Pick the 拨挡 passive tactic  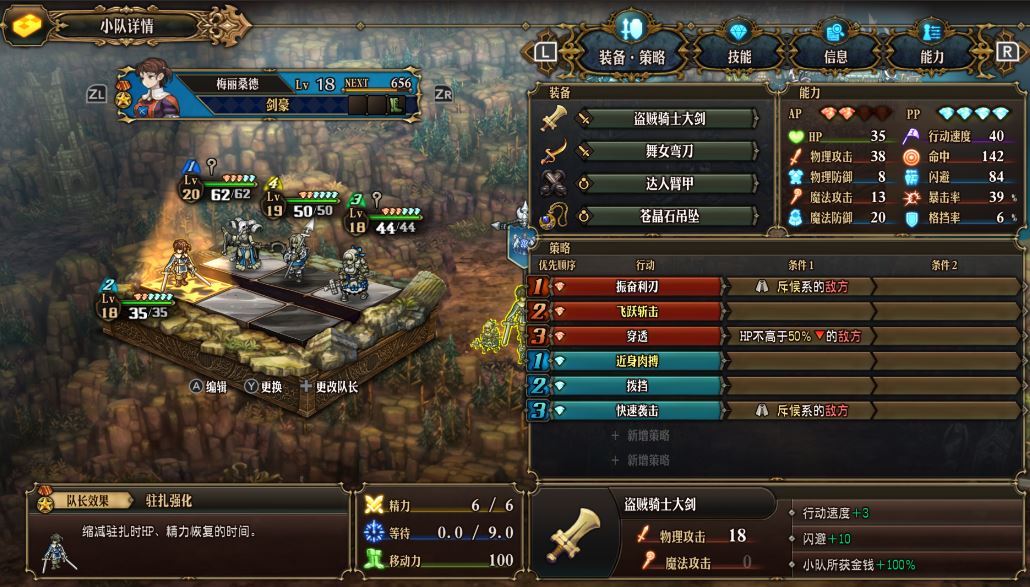pos(636,386)
